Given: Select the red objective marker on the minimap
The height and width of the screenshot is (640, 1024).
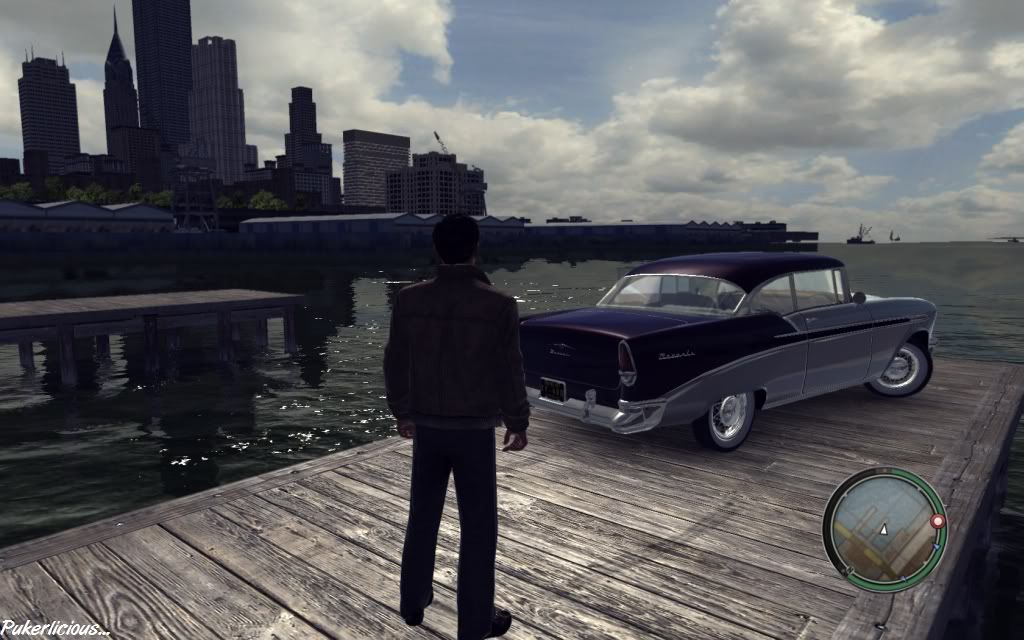Looking at the screenshot, I should pos(937,521).
